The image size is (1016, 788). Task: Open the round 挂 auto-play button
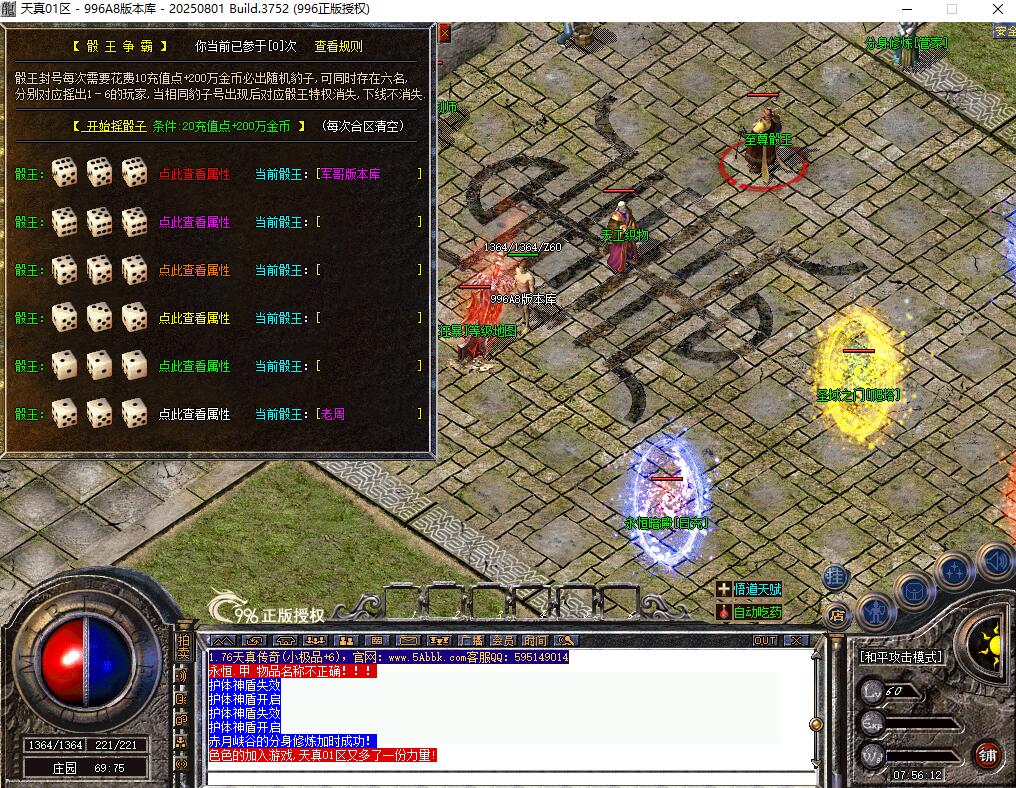[x=836, y=577]
